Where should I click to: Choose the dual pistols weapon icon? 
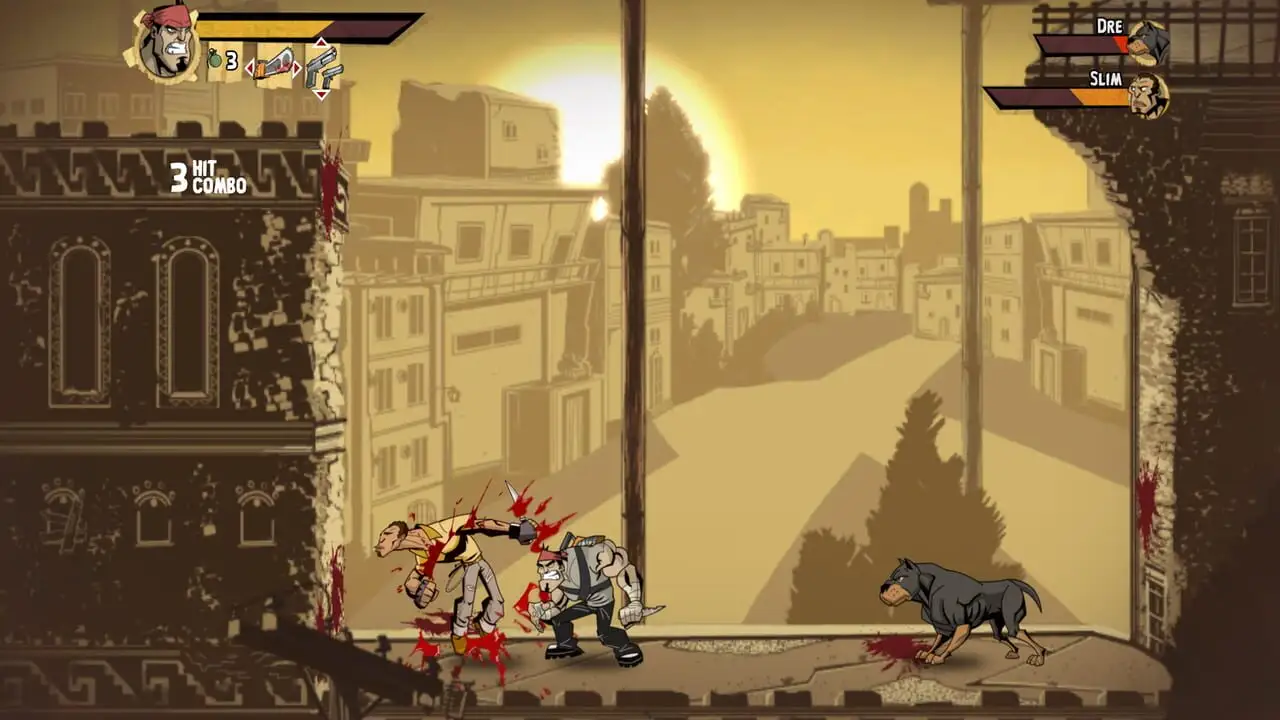coord(322,66)
